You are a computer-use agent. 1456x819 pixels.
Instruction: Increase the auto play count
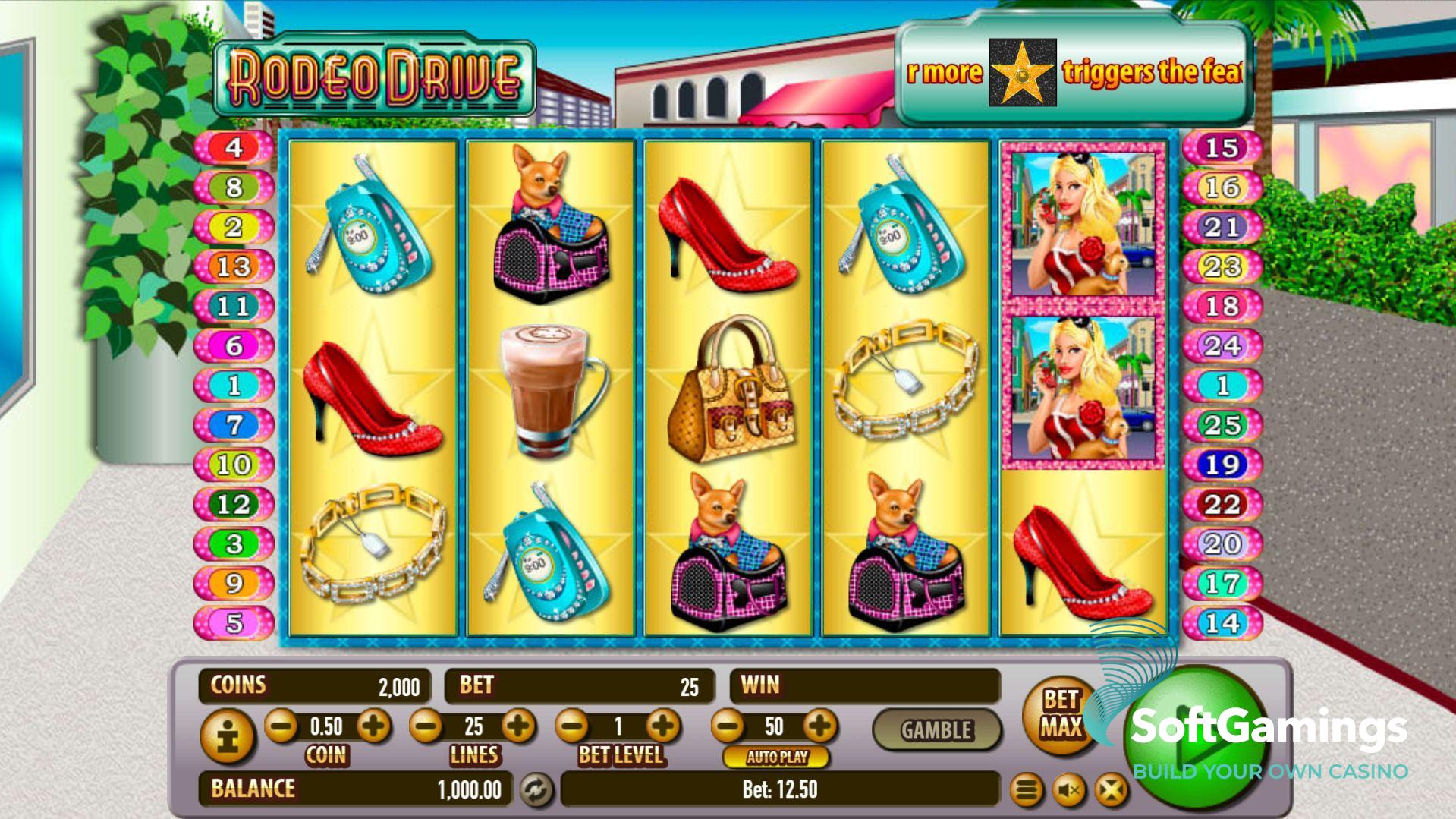pyautogui.click(x=819, y=726)
